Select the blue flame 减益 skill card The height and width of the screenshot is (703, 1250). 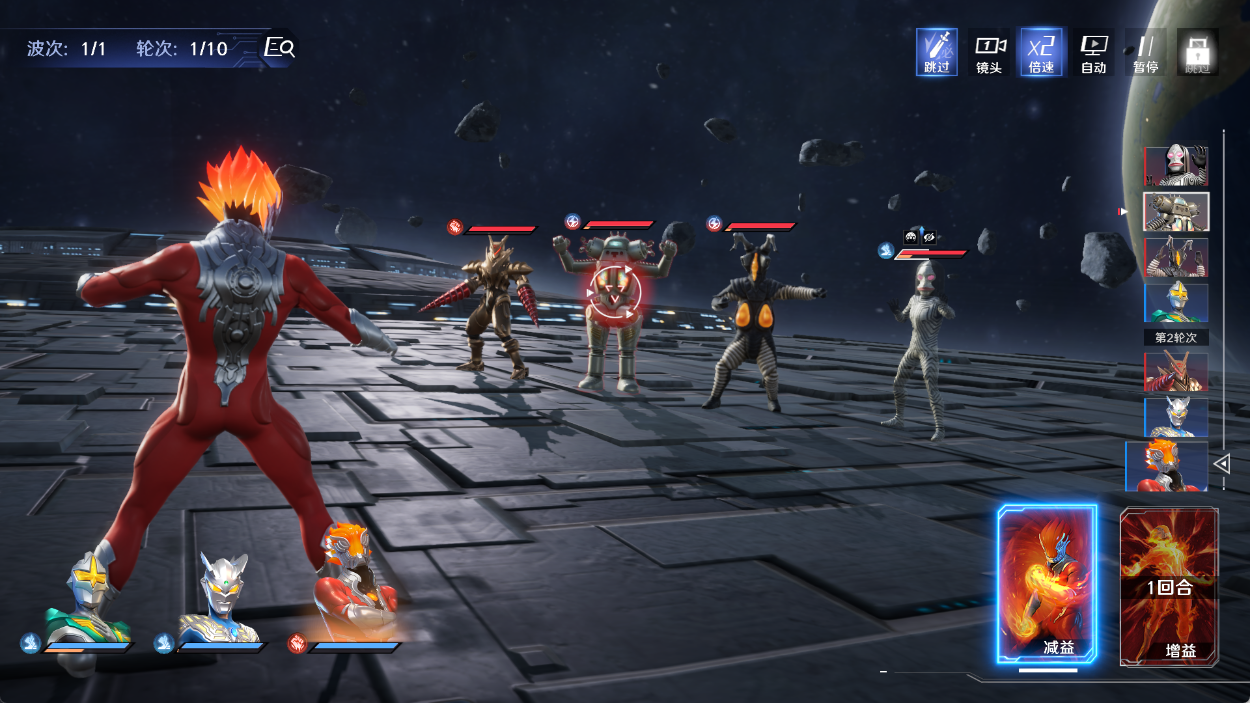(1047, 584)
